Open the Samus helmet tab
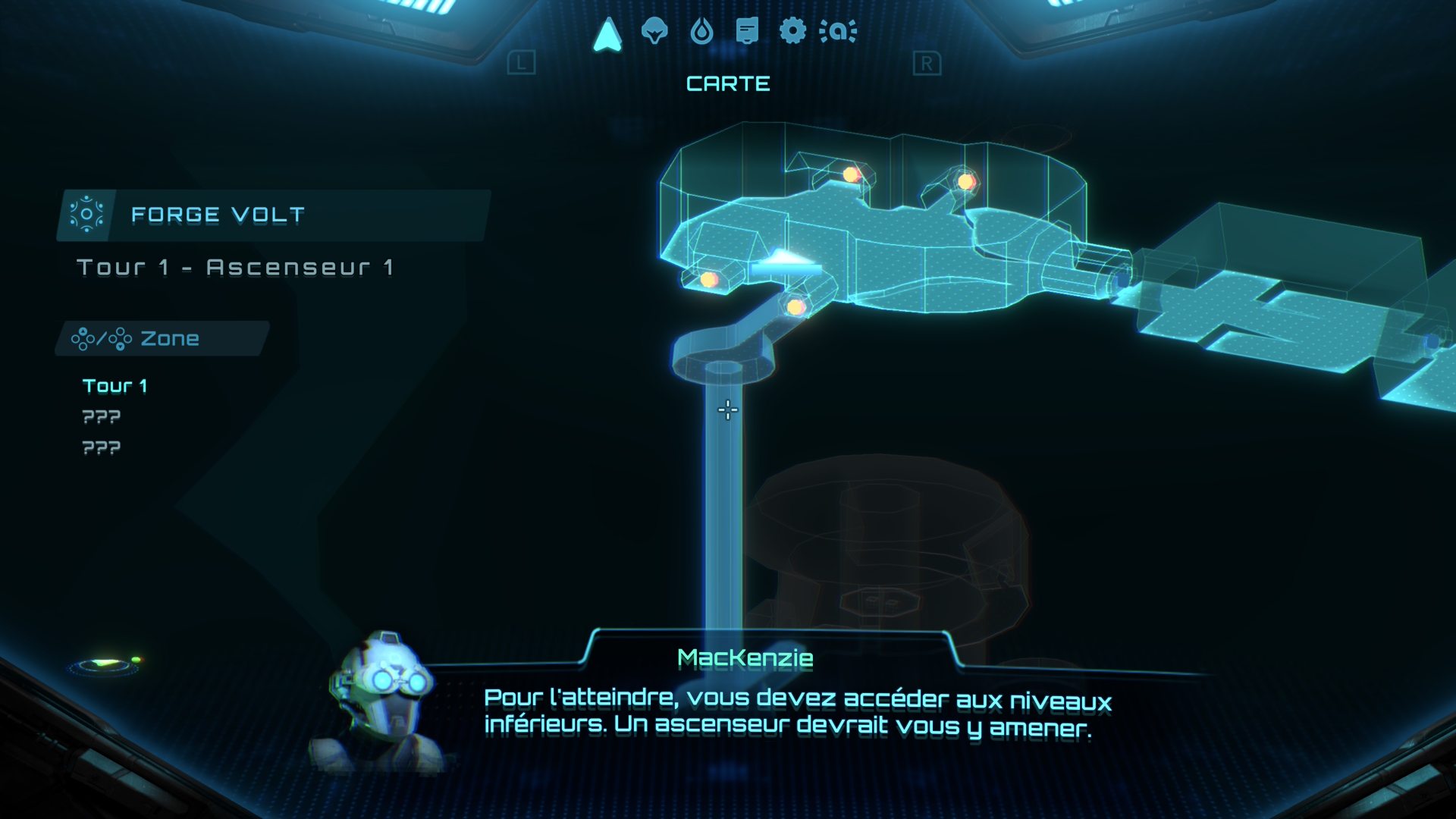The width and height of the screenshot is (1456, 819). (654, 31)
